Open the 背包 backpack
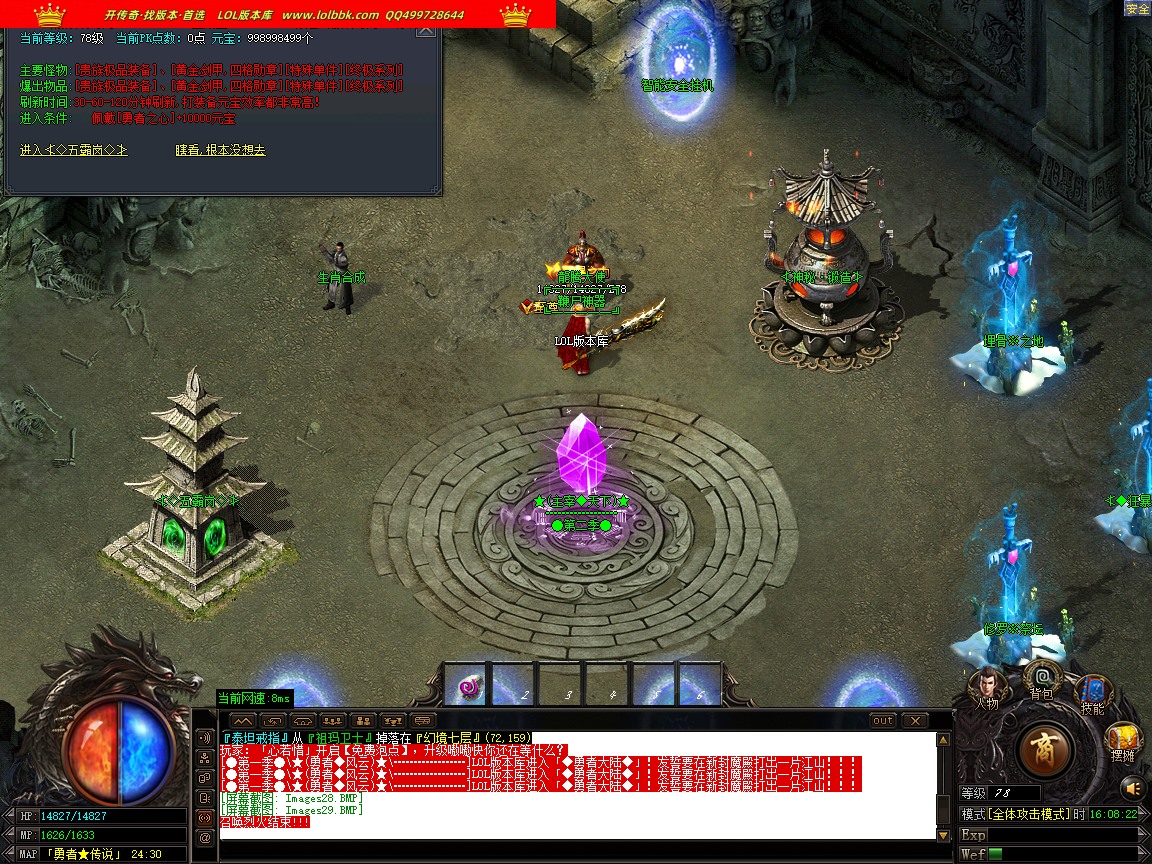Image resolution: width=1152 pixels, height=864 pixels. pyautogui.click(x=1041, y=681)
